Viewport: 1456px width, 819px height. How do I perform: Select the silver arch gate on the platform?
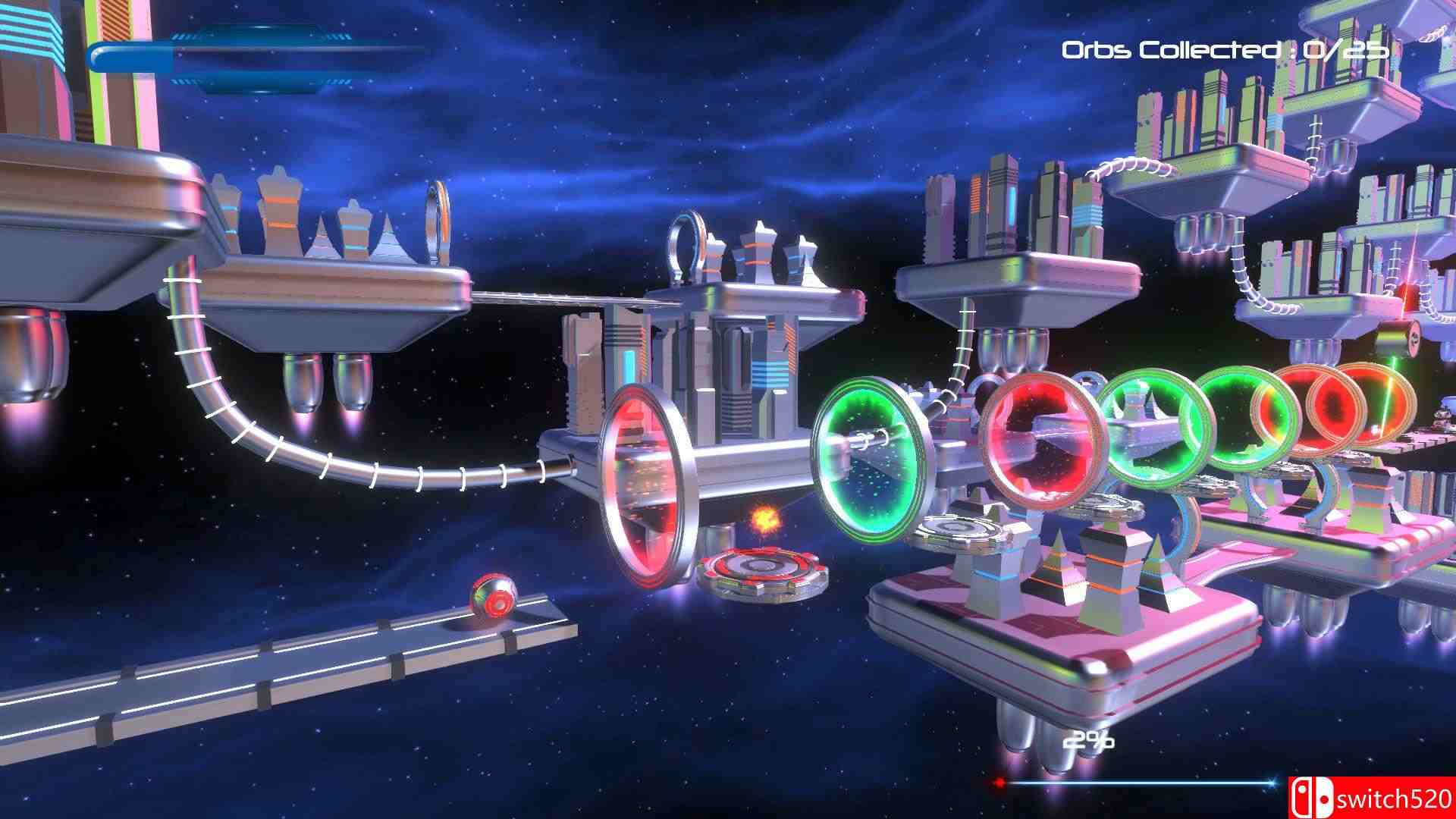pos(686,246)
